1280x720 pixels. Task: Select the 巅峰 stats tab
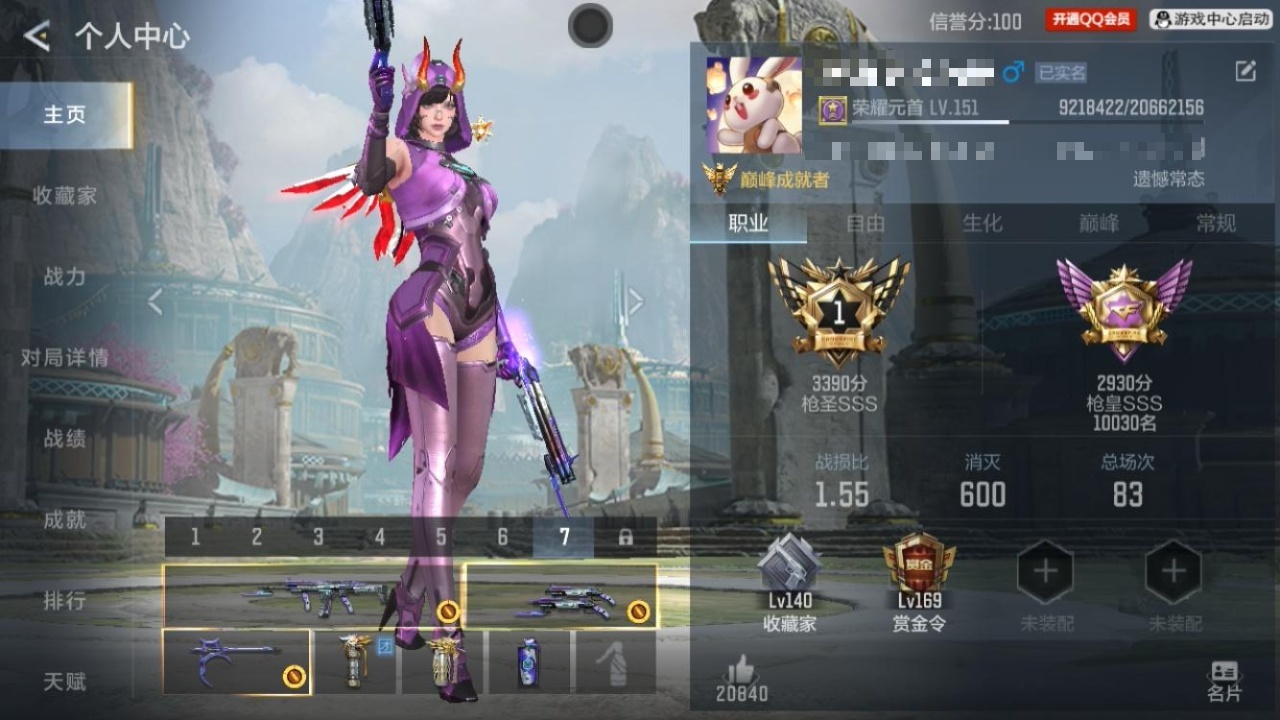pos(1099,224)
